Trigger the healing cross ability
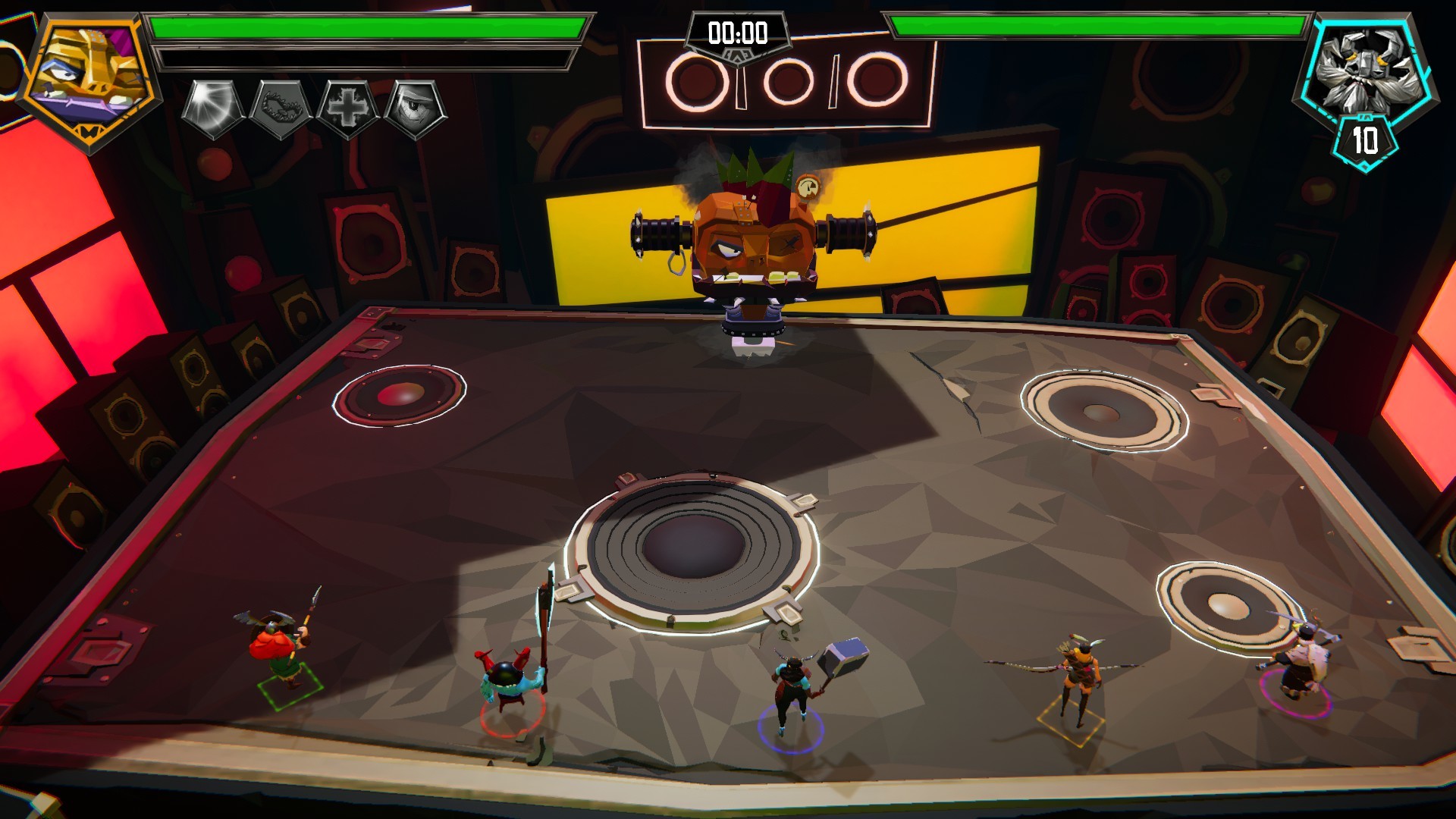1456x819 pixels. coord(348,108)
